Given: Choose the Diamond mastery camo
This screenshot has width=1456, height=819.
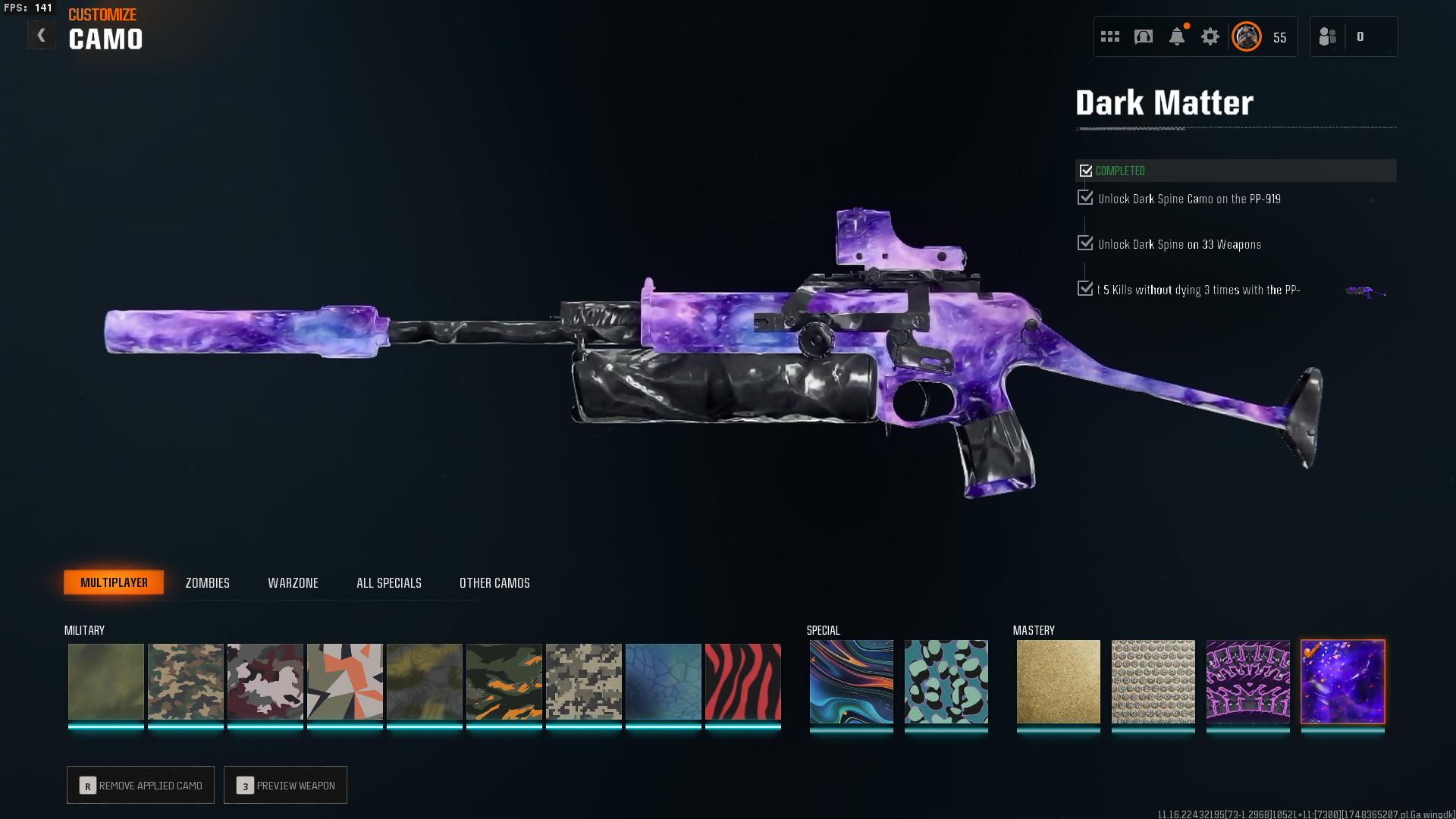Looking at the screenshot, I should click(x=1153, y=681).
